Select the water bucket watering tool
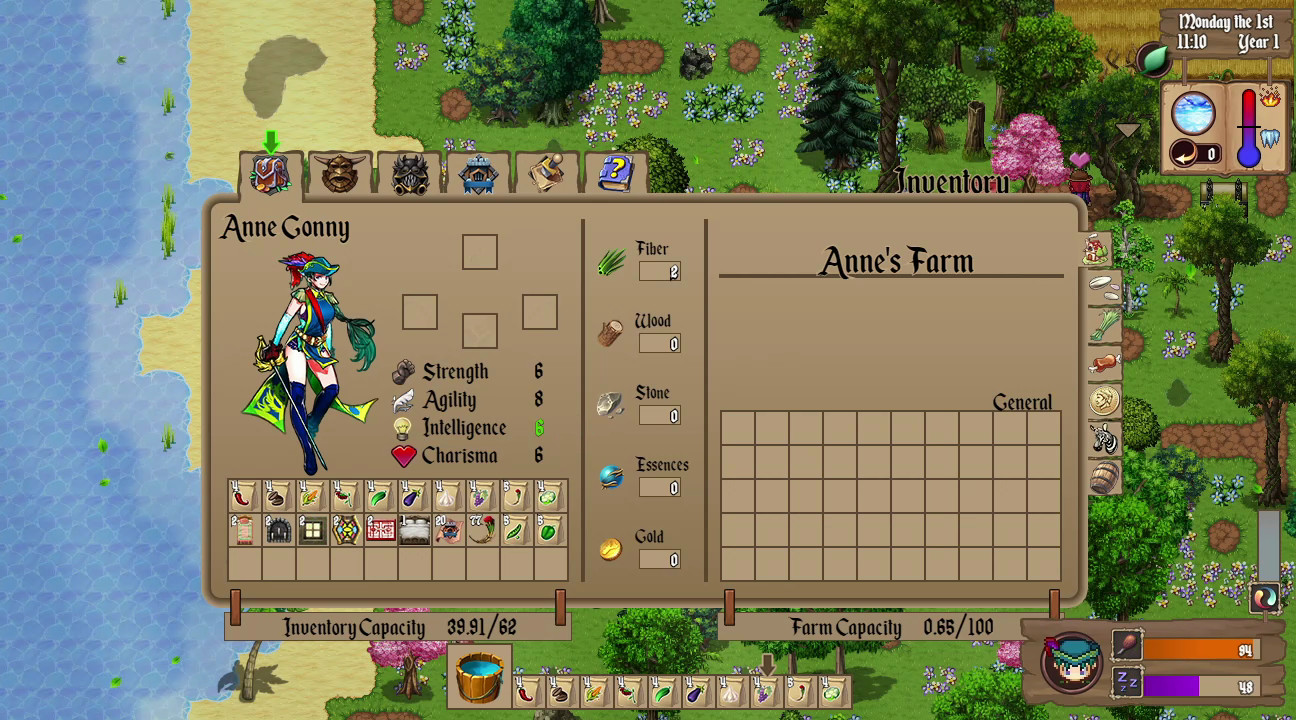The image size is (1296, 720). coord(478,677)
